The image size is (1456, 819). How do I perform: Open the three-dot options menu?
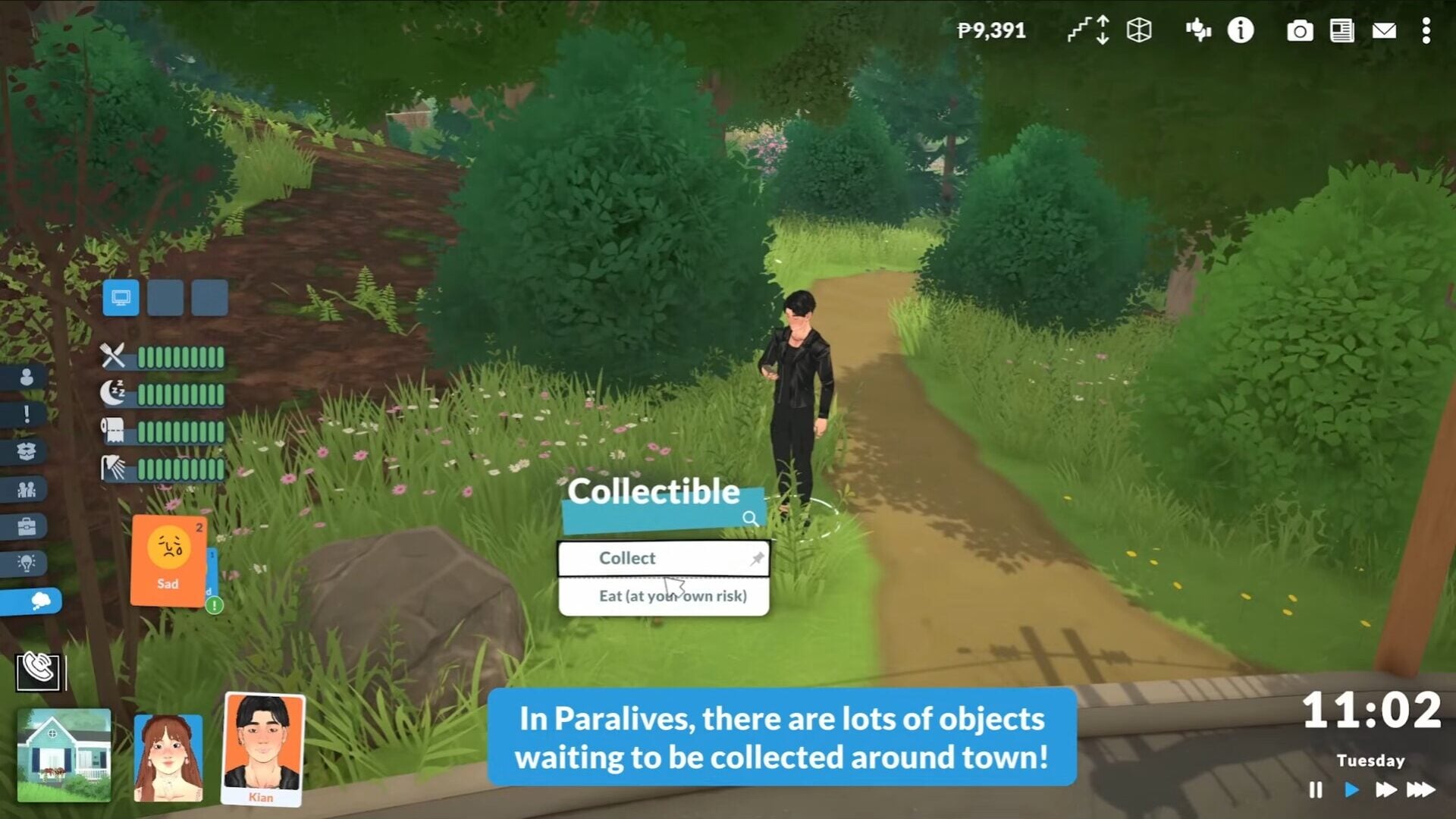(x=1426, y=31)
